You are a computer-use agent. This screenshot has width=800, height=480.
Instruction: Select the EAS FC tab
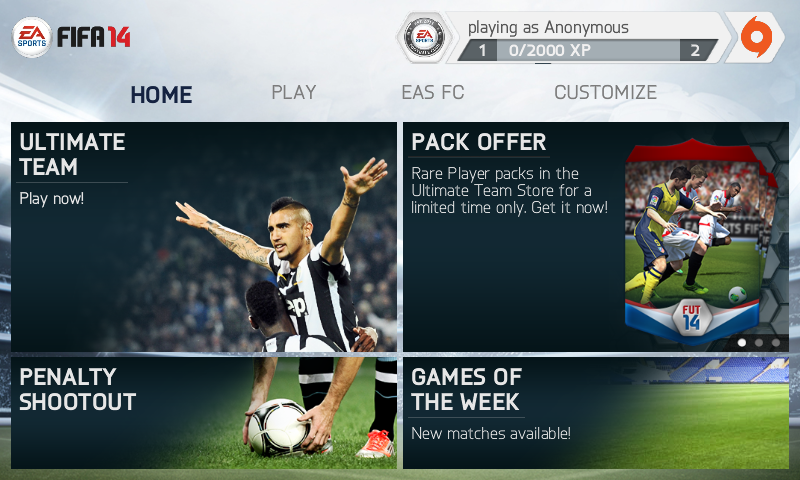432,93
